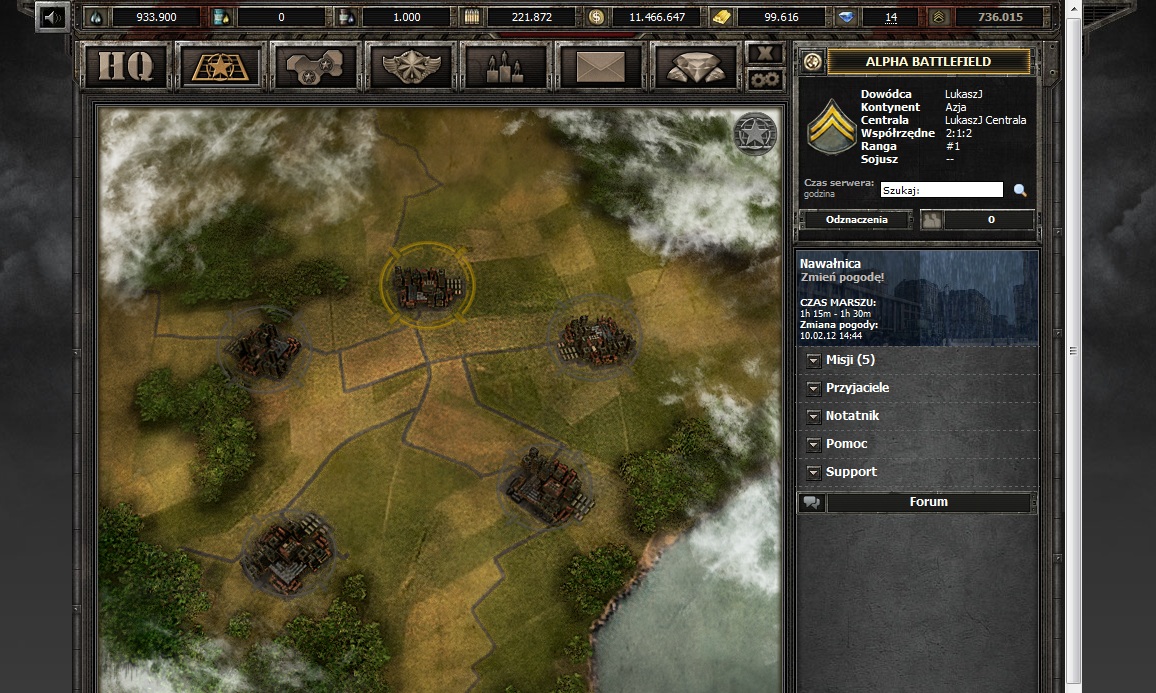Image resolution: width=1156 pixels, height=693 pixels.
Task: Click the Szukaj search input field
Action: tap(941, 190)
